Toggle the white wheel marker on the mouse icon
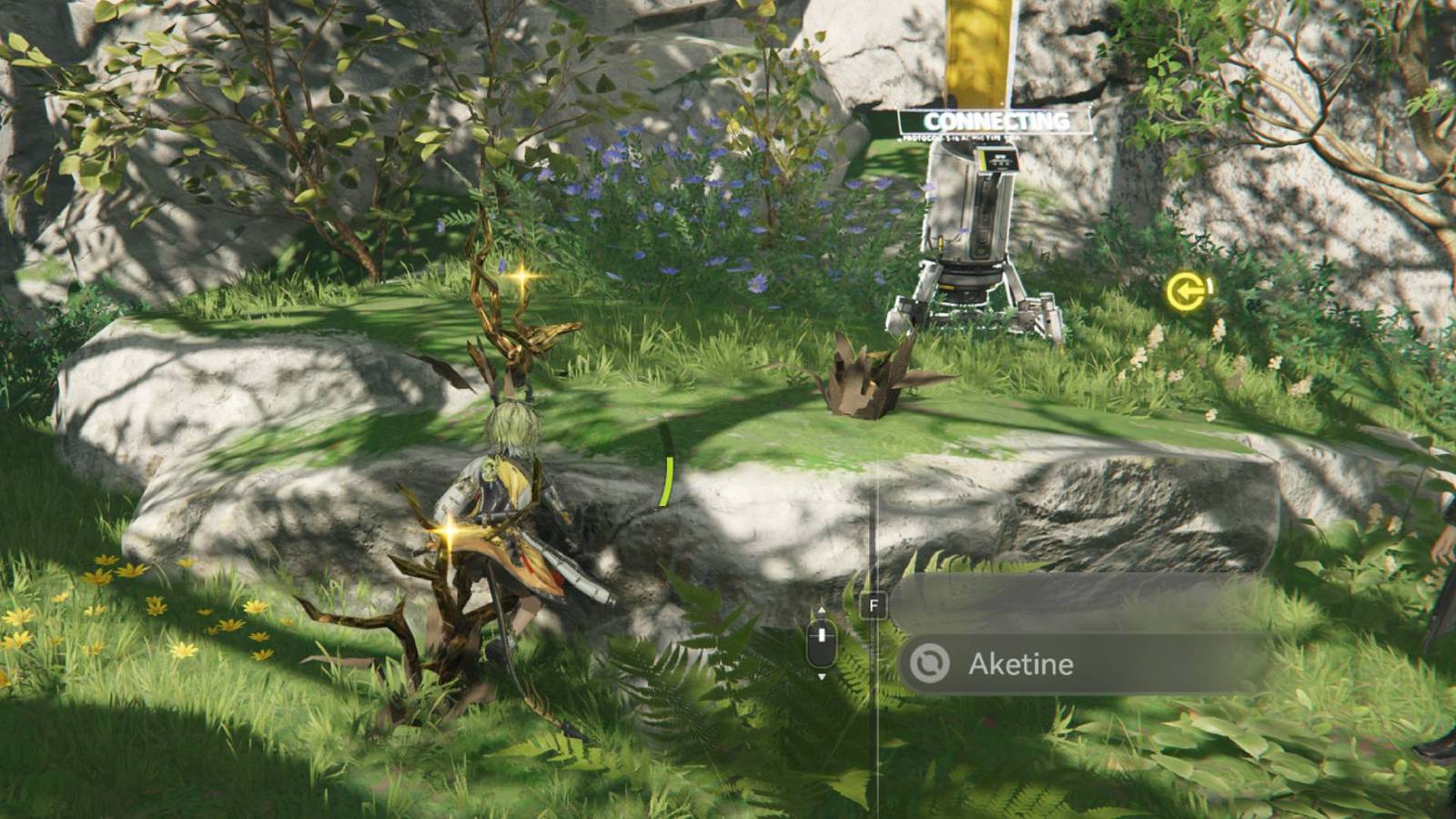 (821, 634)
